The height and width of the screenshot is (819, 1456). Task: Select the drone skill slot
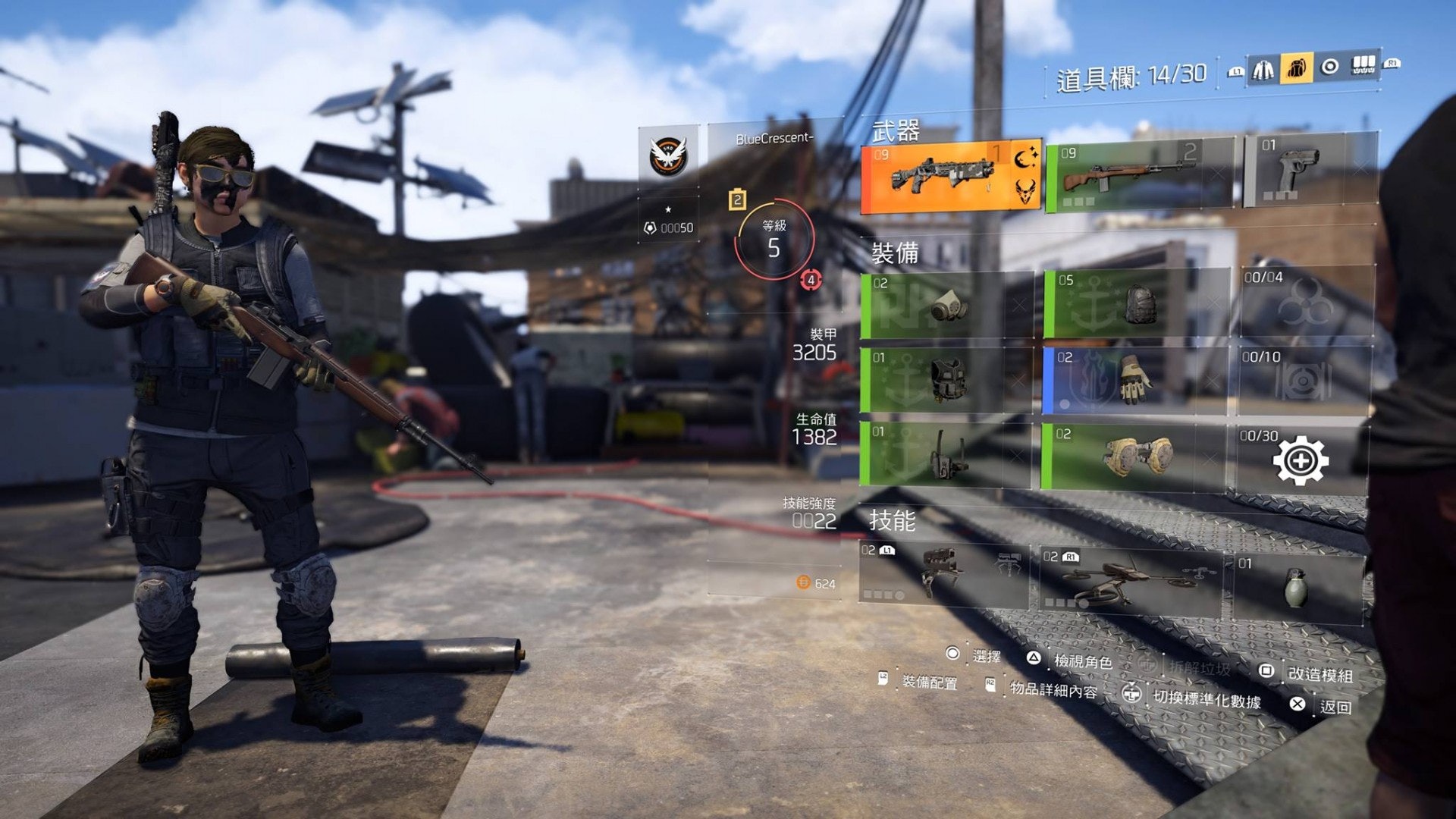tap(1129, 582)
